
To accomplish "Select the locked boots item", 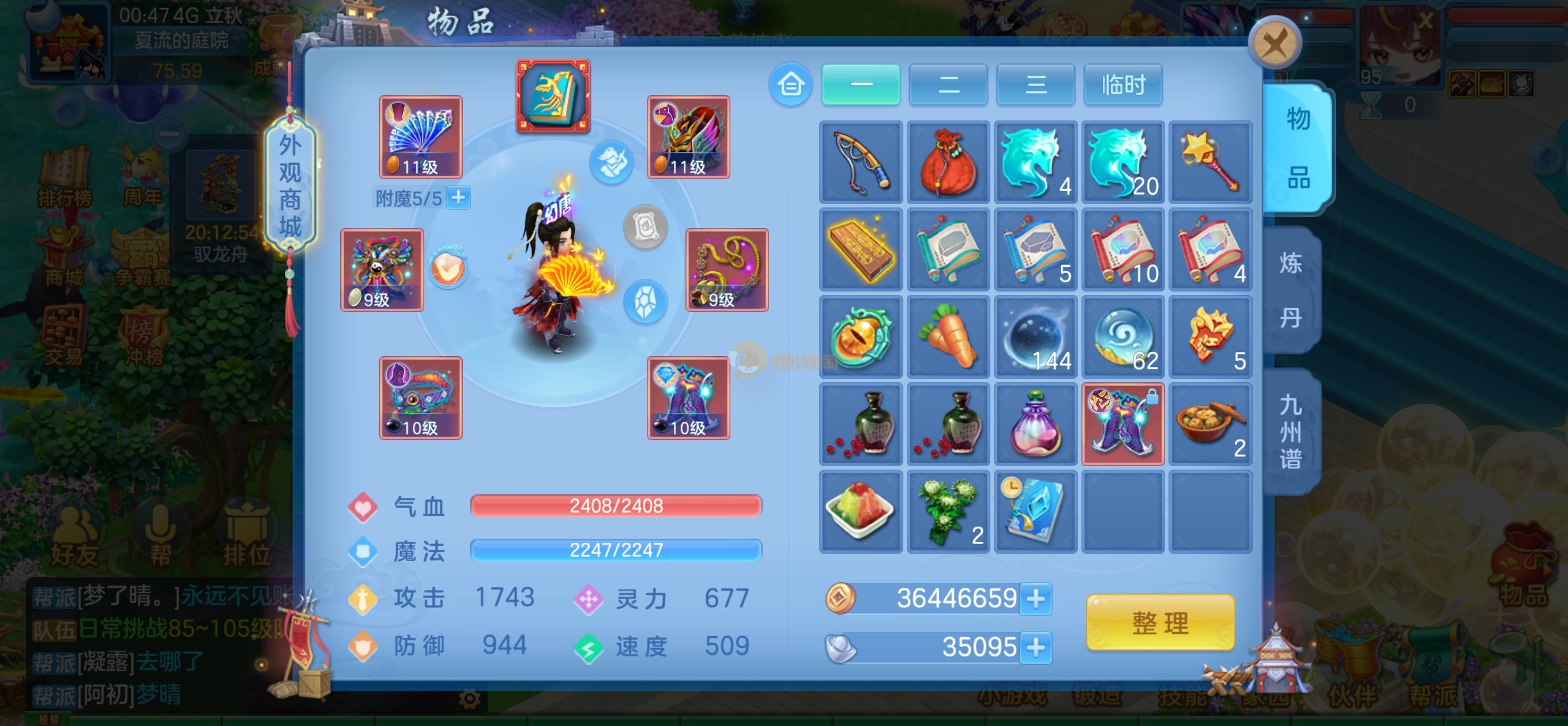I will (1123, 424).
